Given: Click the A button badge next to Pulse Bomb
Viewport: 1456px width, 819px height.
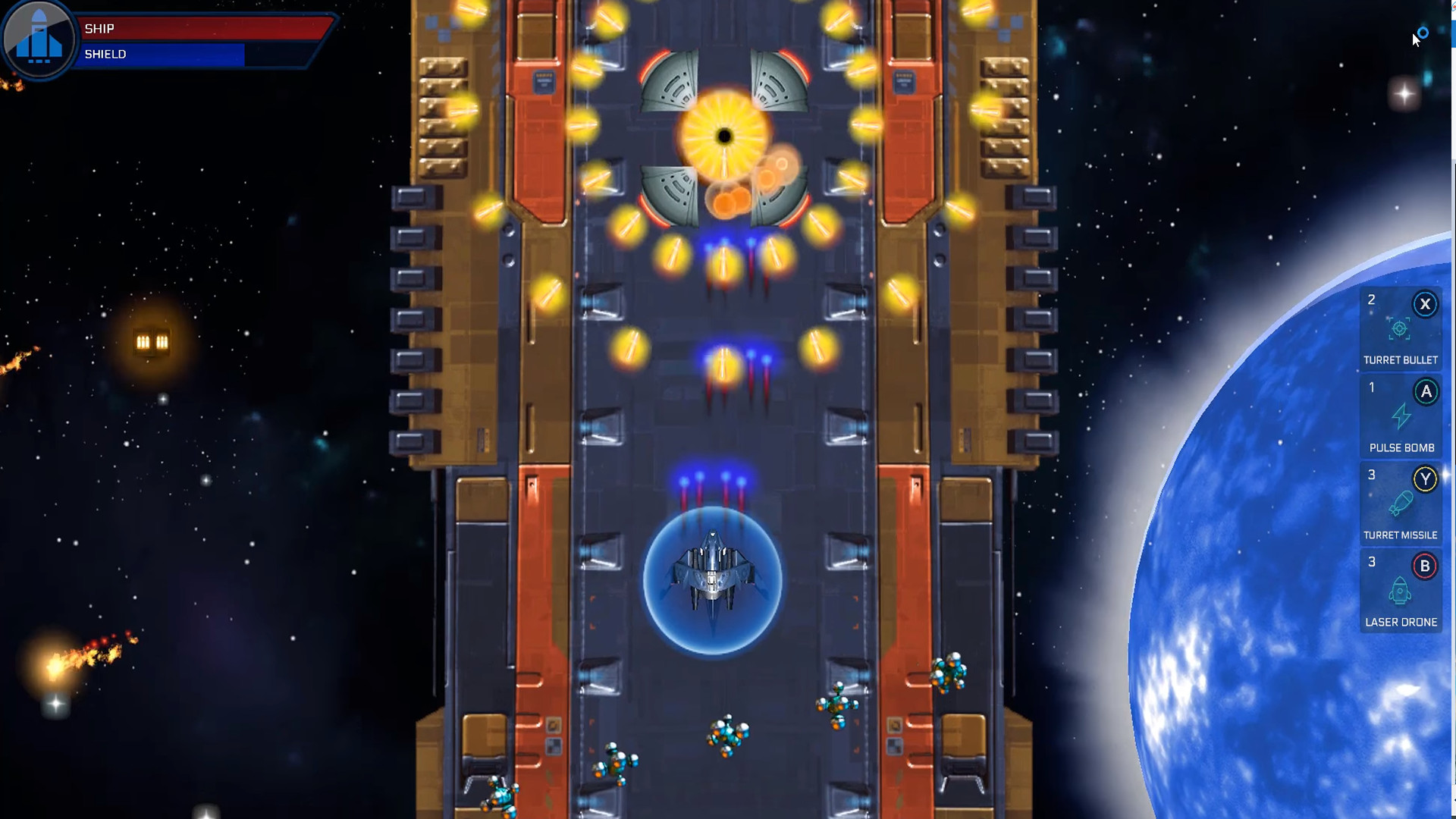Looking at the screenshot, I should 1427,391.
